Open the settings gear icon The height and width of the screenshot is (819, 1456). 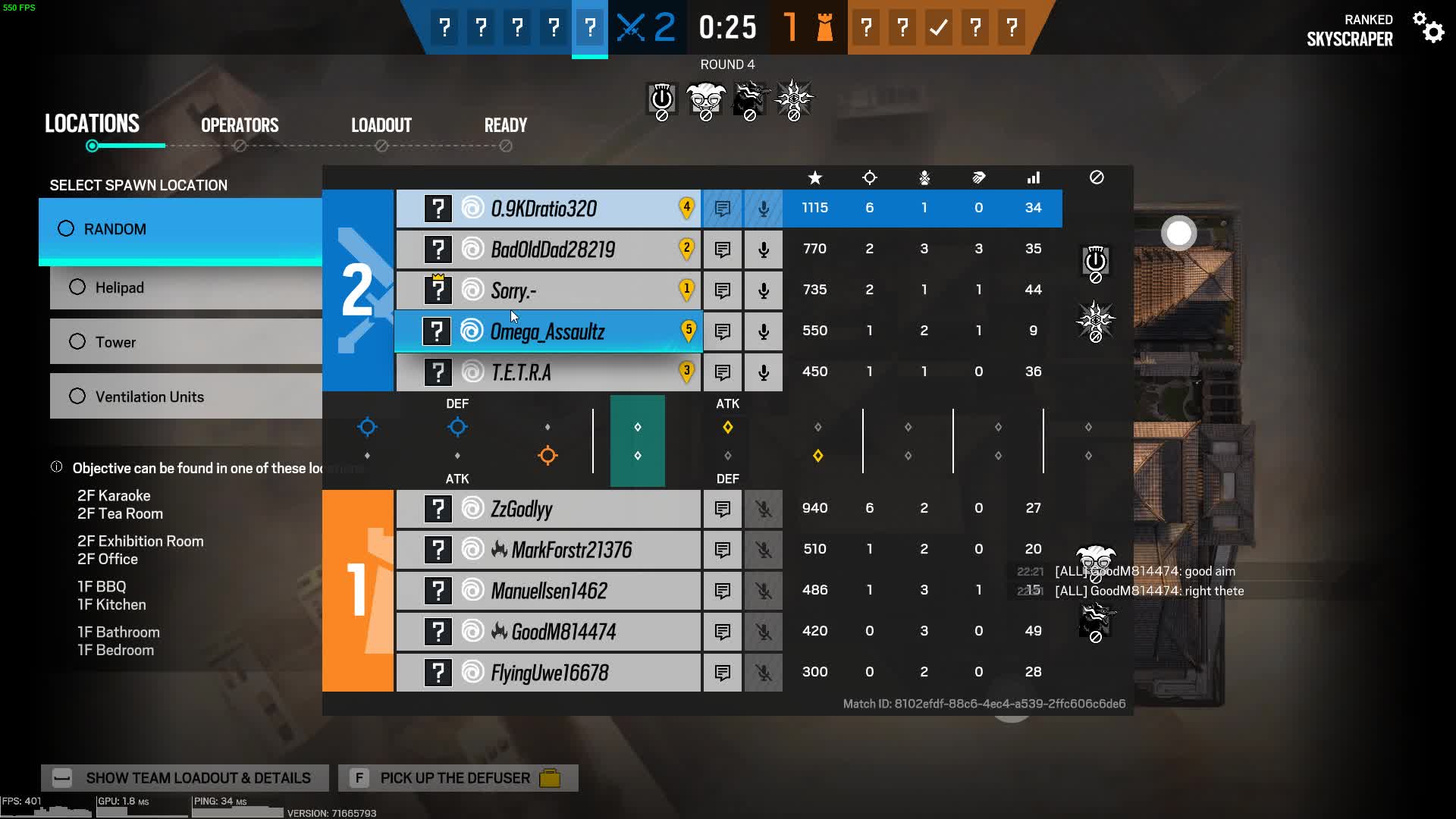1430,29
